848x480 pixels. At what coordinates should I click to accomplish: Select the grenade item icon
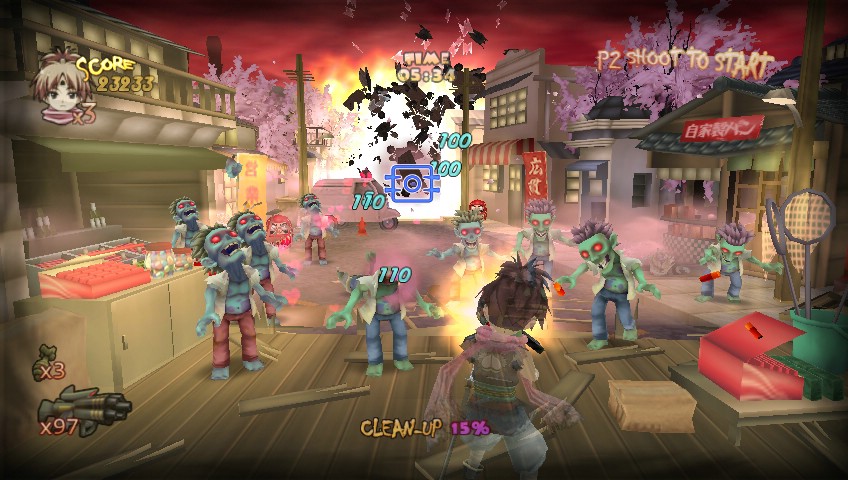point(47,354)
